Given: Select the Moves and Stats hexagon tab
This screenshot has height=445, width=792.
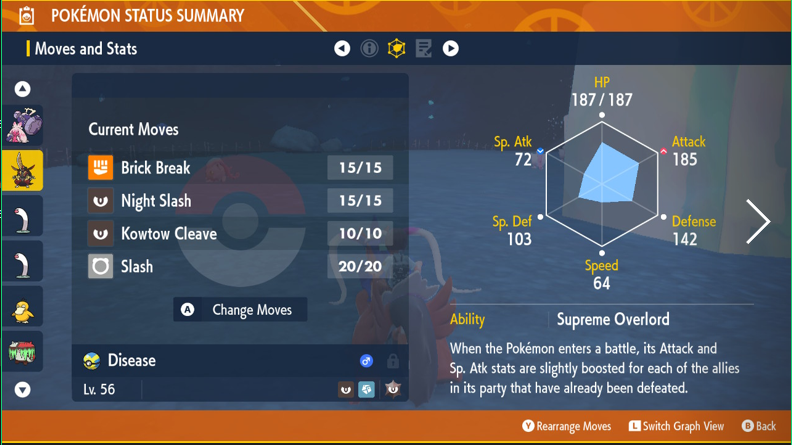Looking at the screenshot, I should (396, 48).
